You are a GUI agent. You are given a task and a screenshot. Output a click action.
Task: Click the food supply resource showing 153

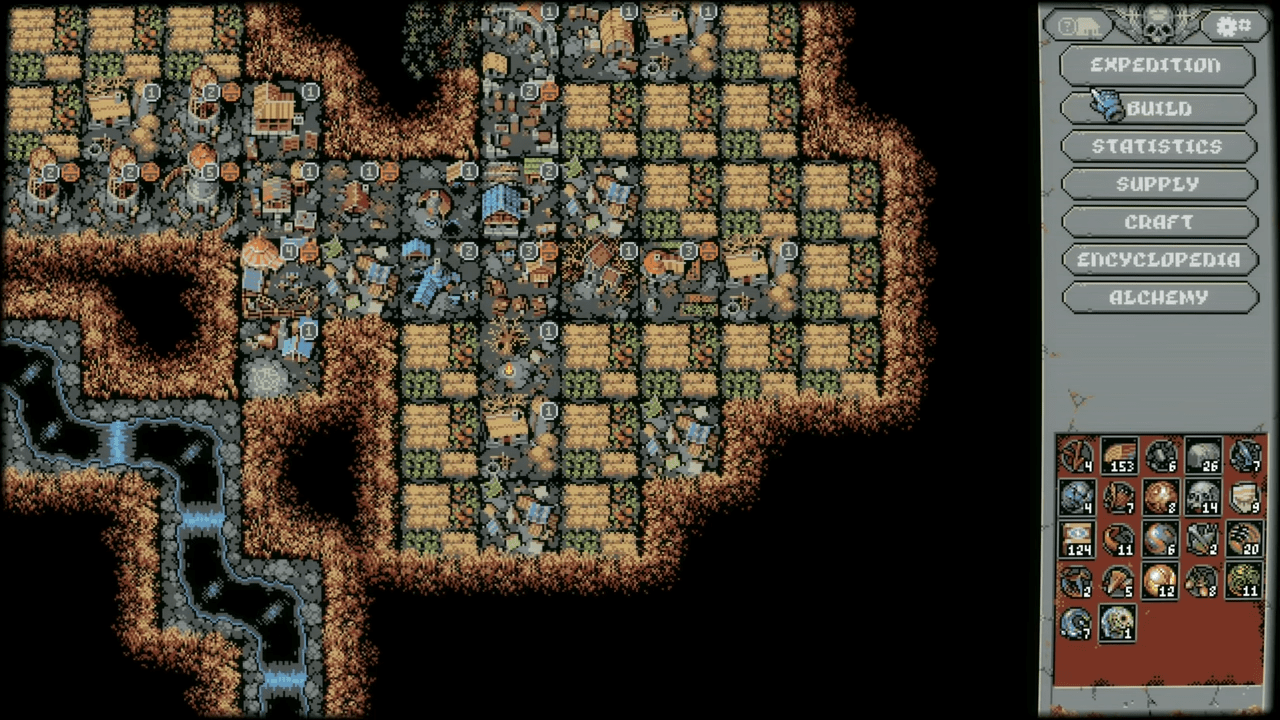(x=1118, y=457)
